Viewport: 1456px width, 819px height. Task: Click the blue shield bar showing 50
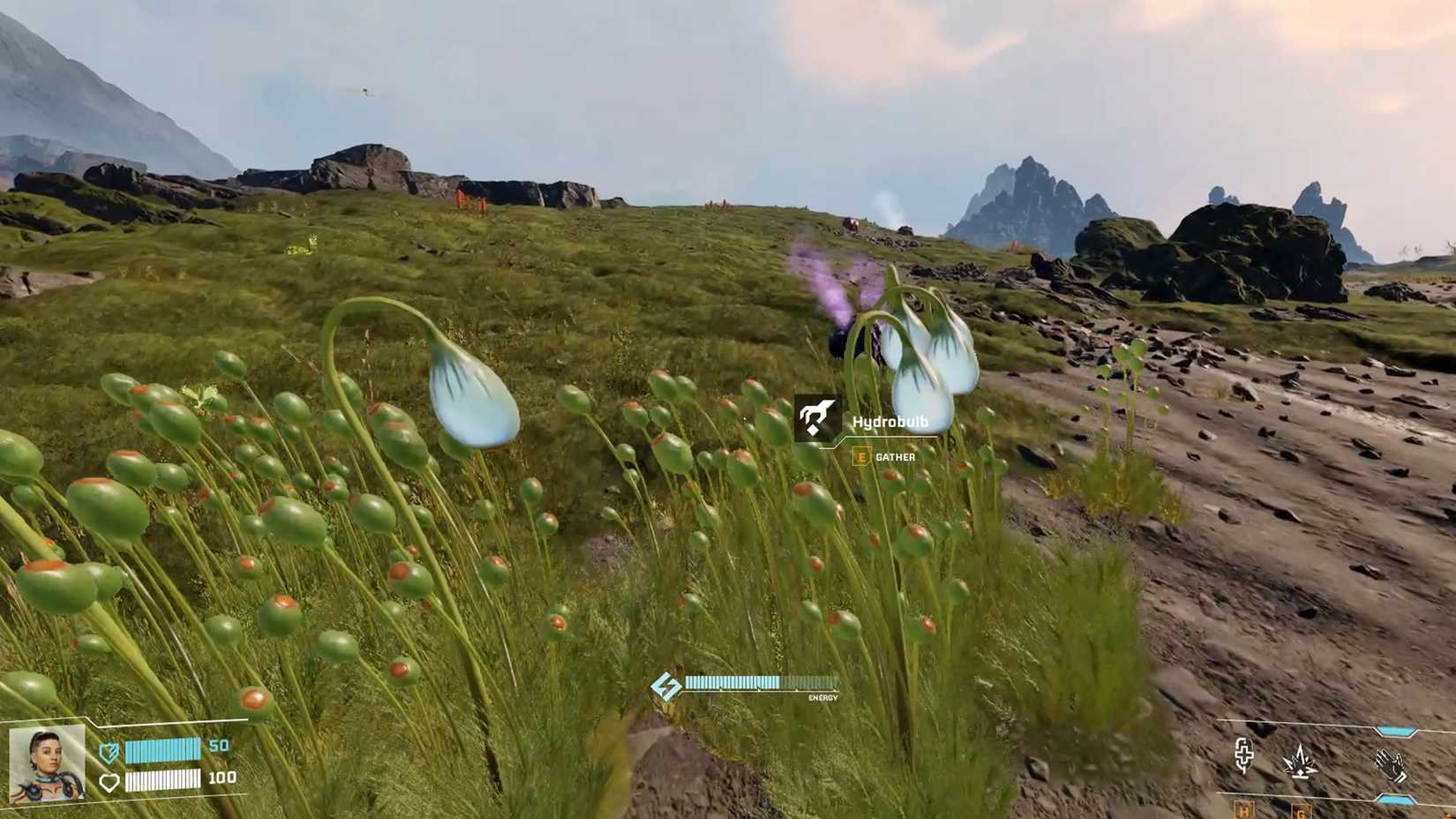click(x=162, y=749)
